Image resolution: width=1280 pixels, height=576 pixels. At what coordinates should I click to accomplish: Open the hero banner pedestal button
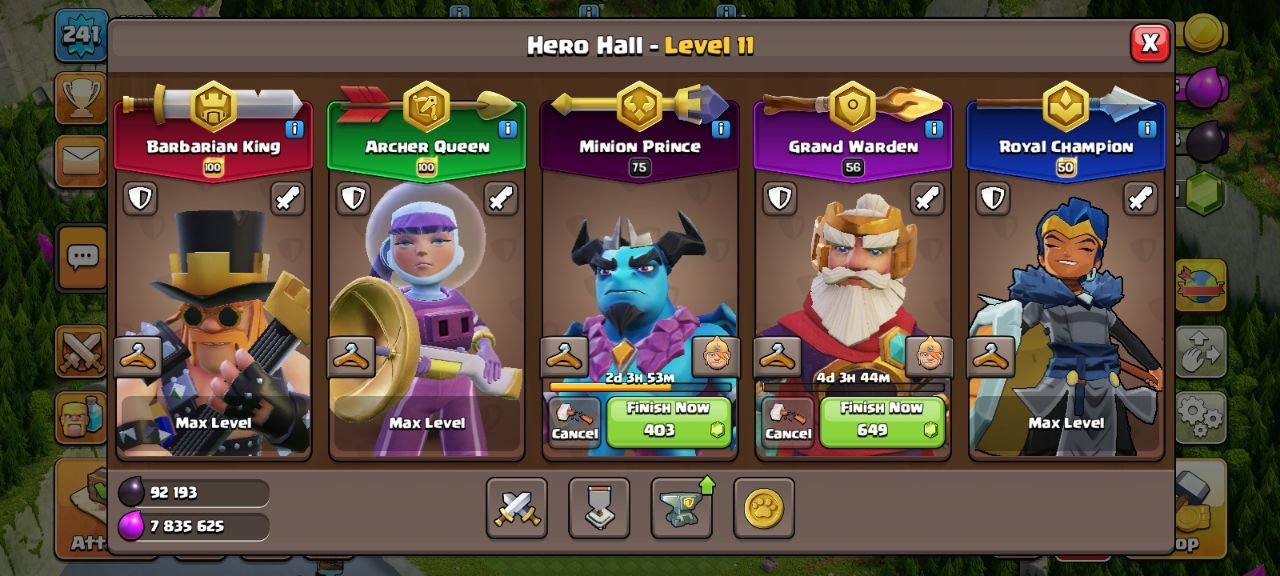pyautogui.click(x=599, y=508)
